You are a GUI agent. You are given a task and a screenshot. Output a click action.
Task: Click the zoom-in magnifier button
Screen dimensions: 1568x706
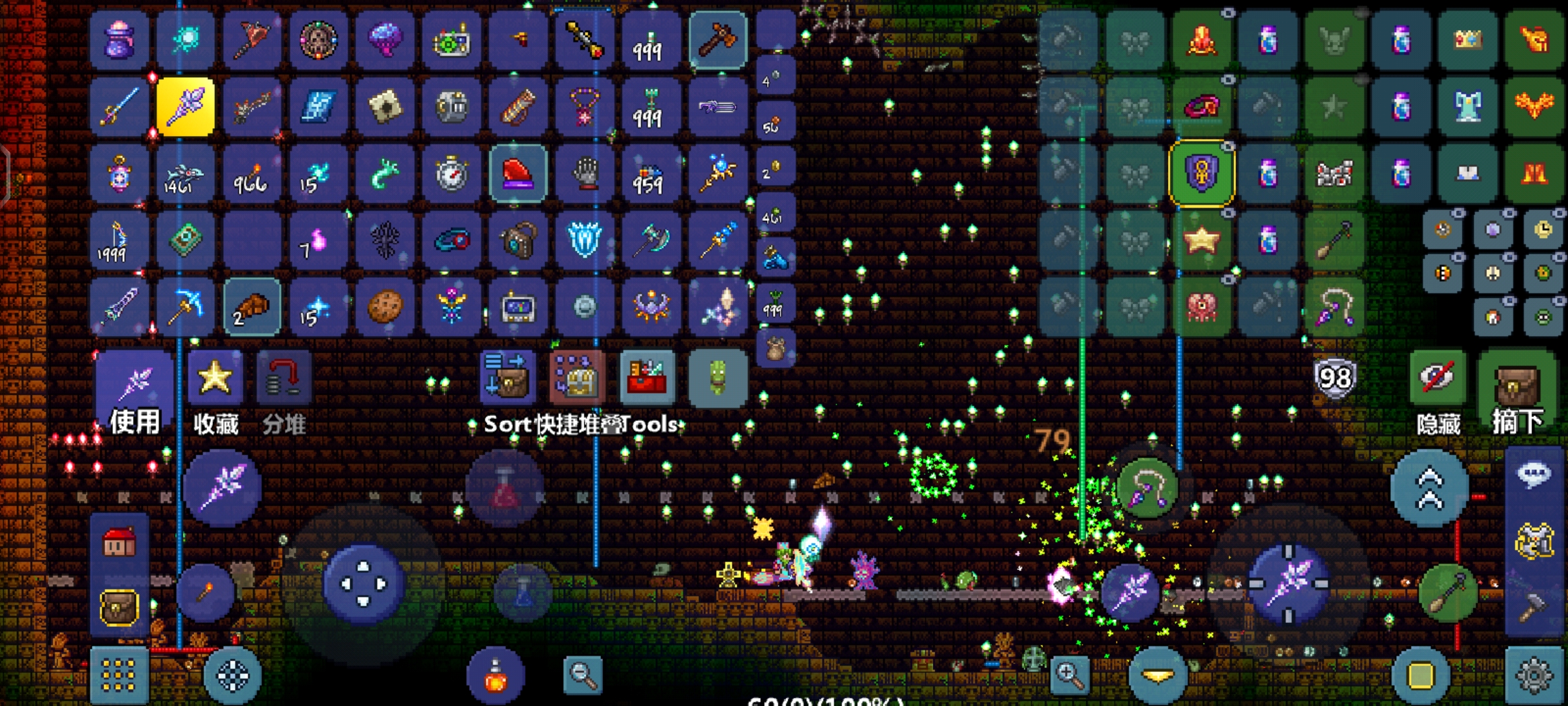(x=1070, y=675)
